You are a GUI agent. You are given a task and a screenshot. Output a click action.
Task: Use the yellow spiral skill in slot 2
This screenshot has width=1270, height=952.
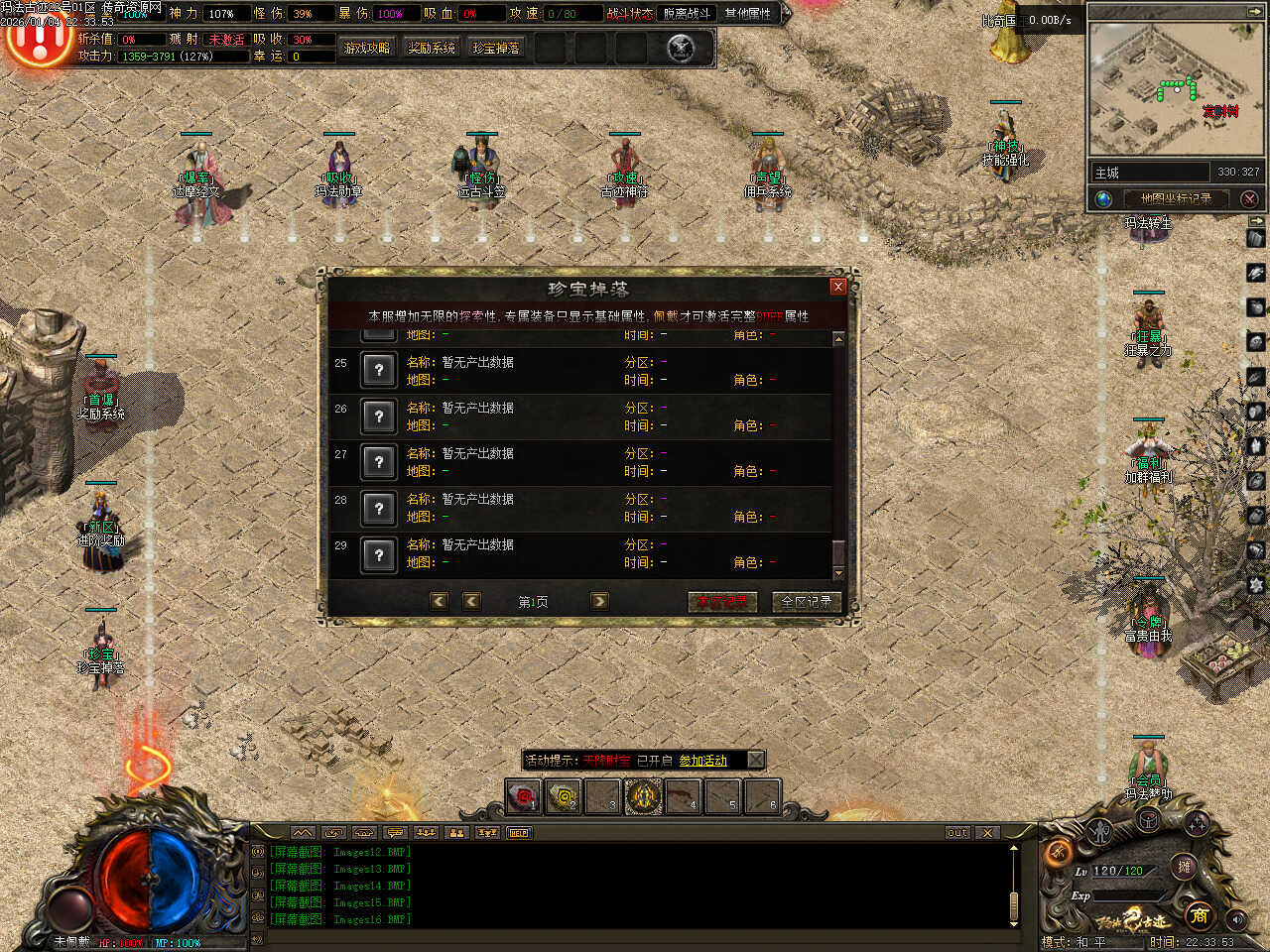coord(563,796)
